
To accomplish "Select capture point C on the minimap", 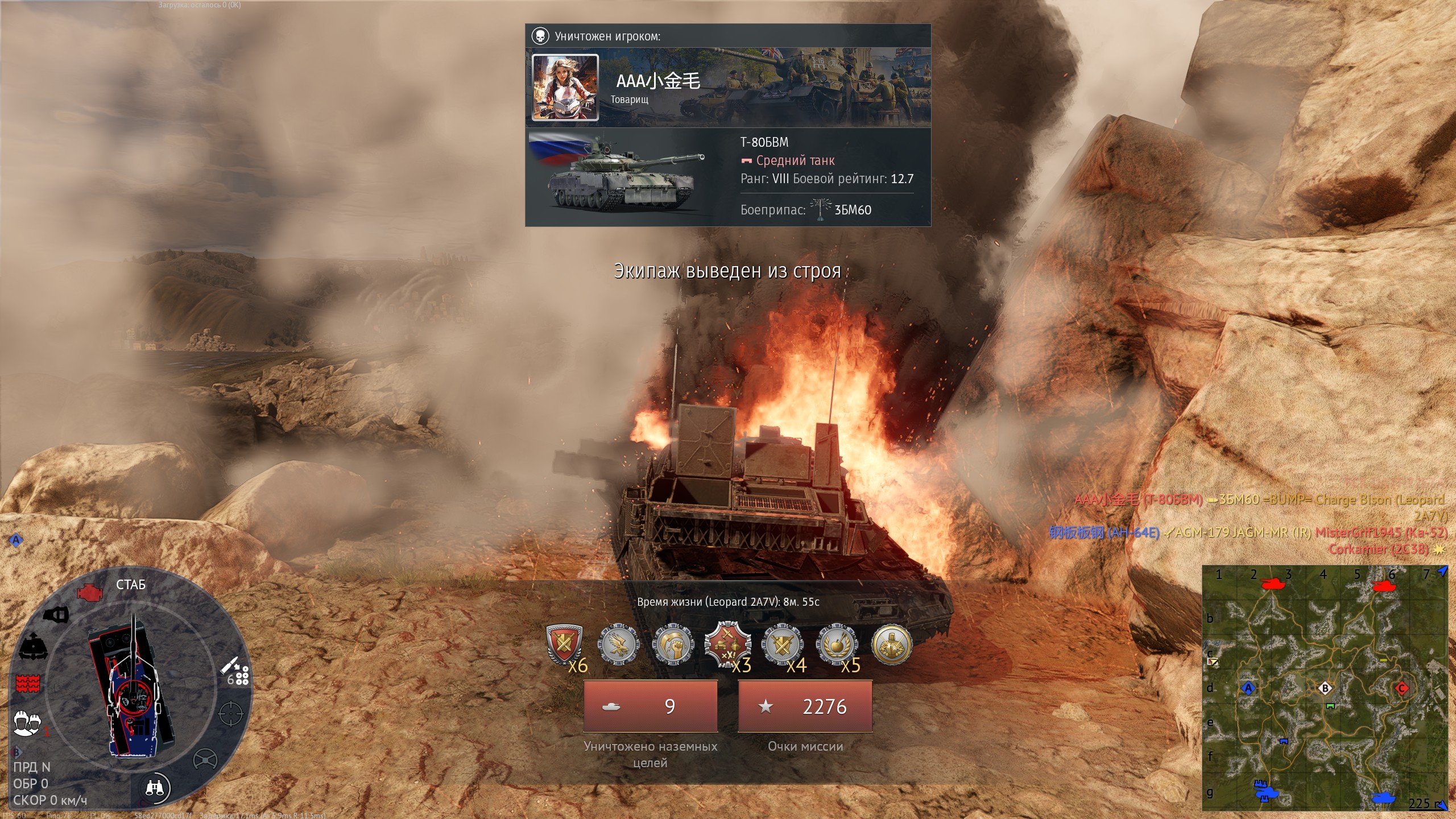I will [1401, 688].
